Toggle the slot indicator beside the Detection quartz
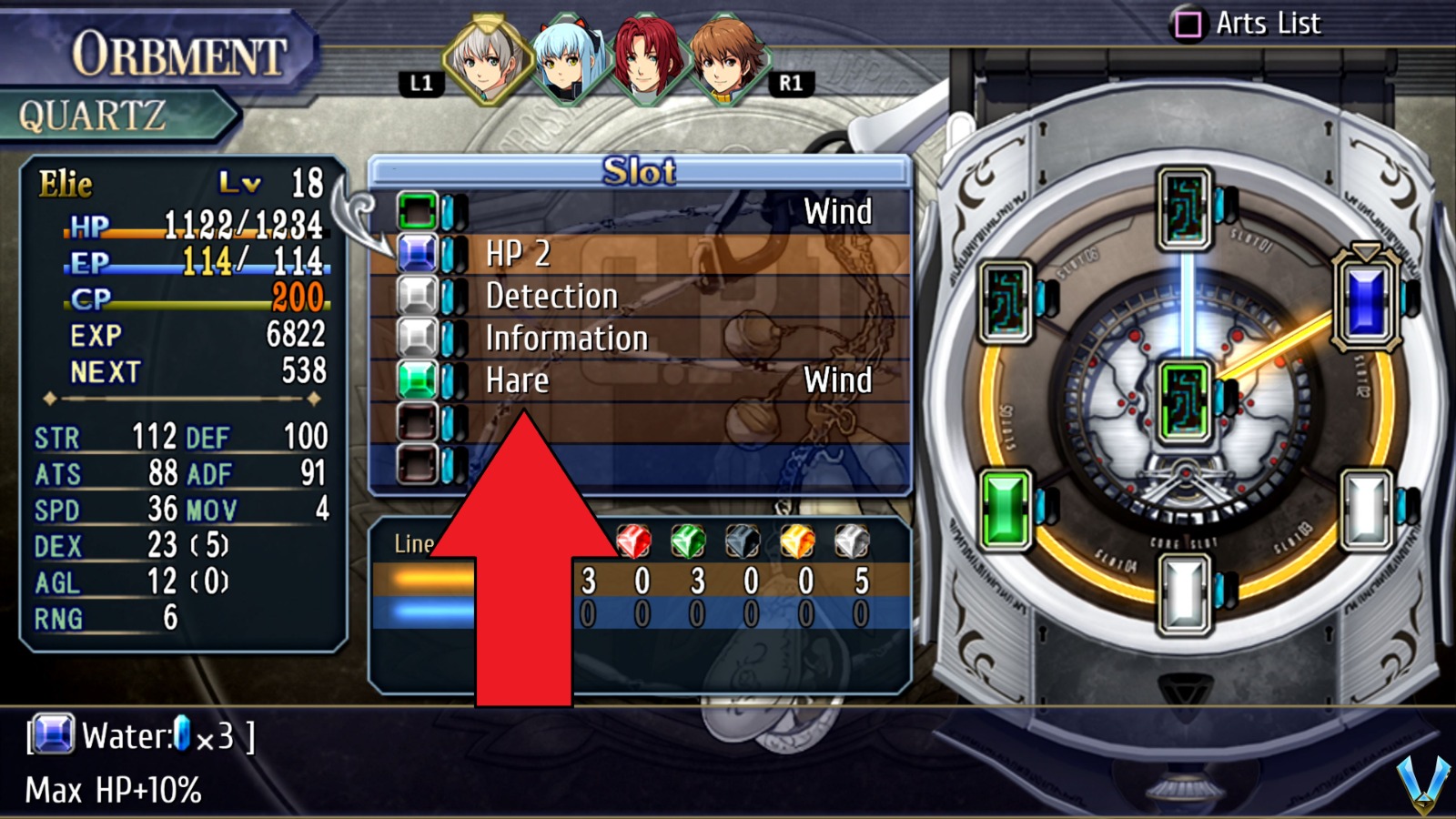 tap(448, 295)
